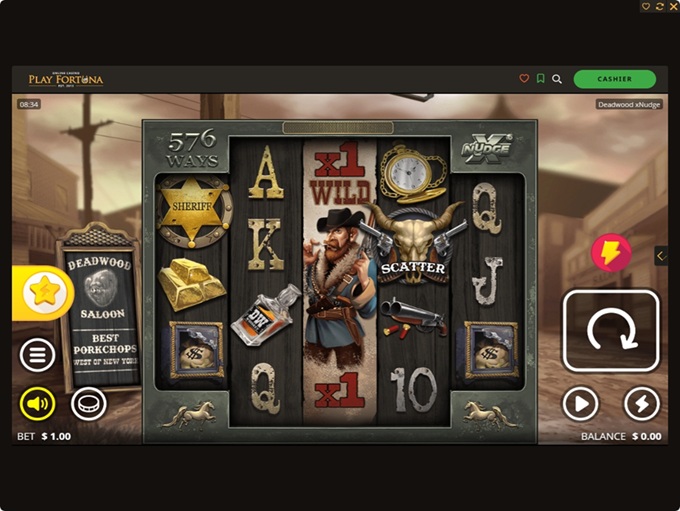Screen dimensions: 680x511
Task: Add game to favorites with the heart icon
Action: click(524, 79)
